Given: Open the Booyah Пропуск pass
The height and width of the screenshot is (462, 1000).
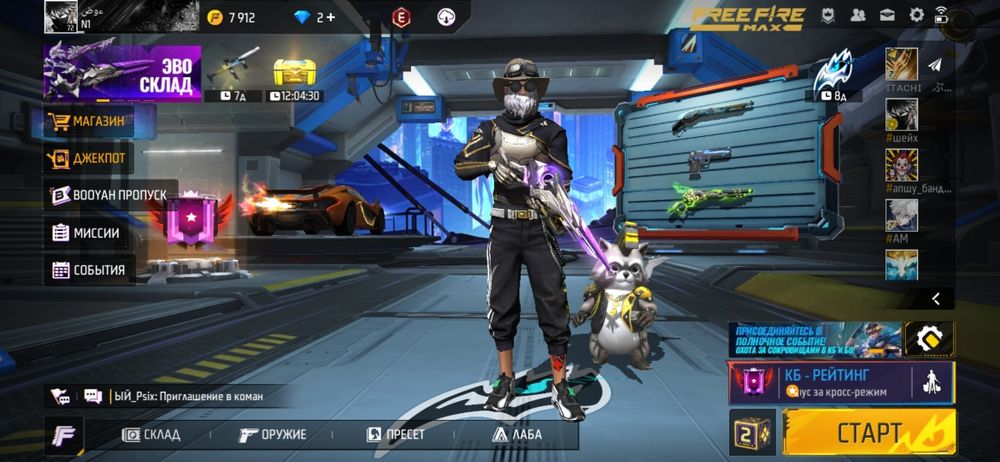Looking at the screenshot, I should pos(110,195).
